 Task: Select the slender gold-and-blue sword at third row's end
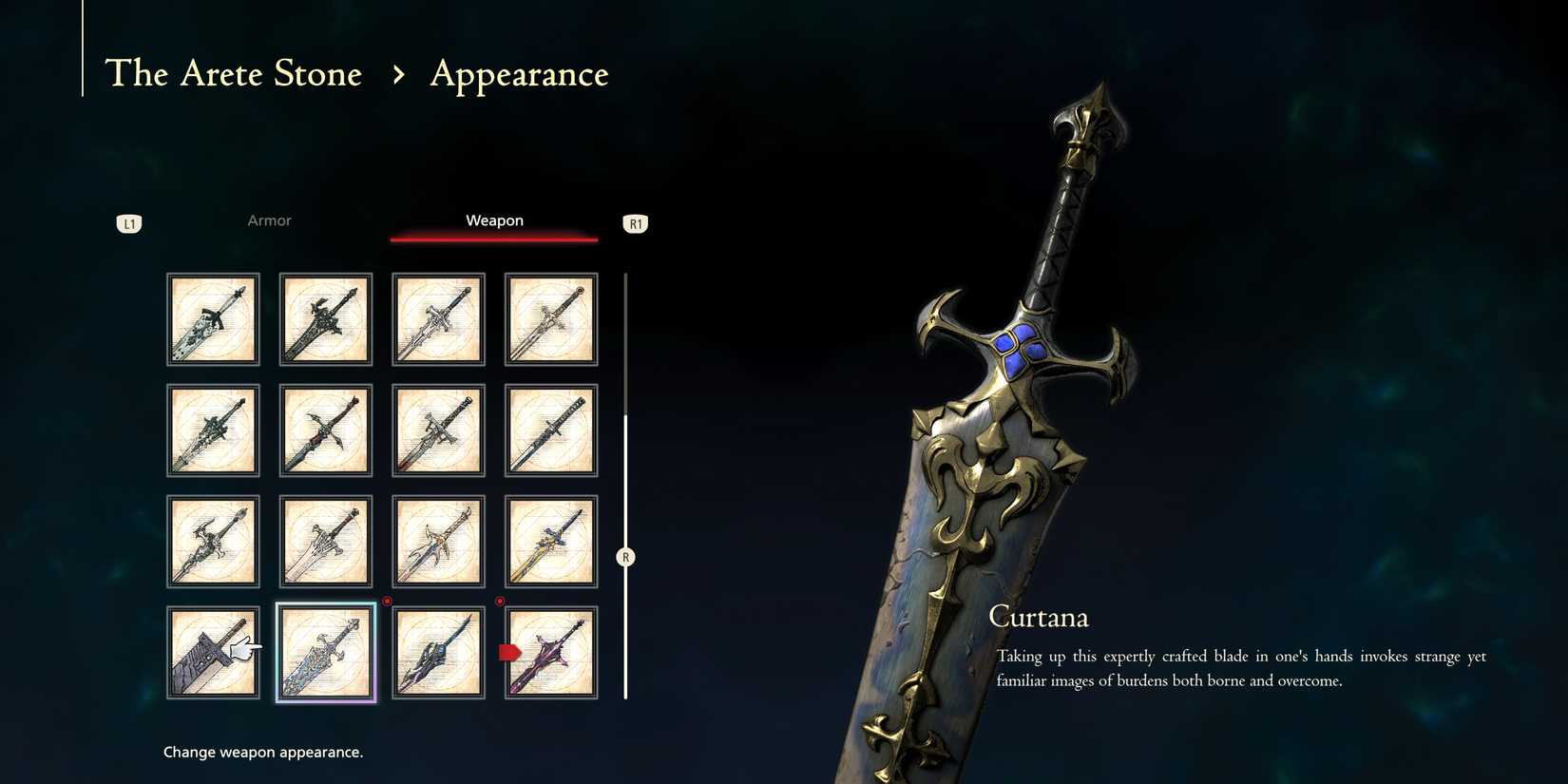(551, 541)
